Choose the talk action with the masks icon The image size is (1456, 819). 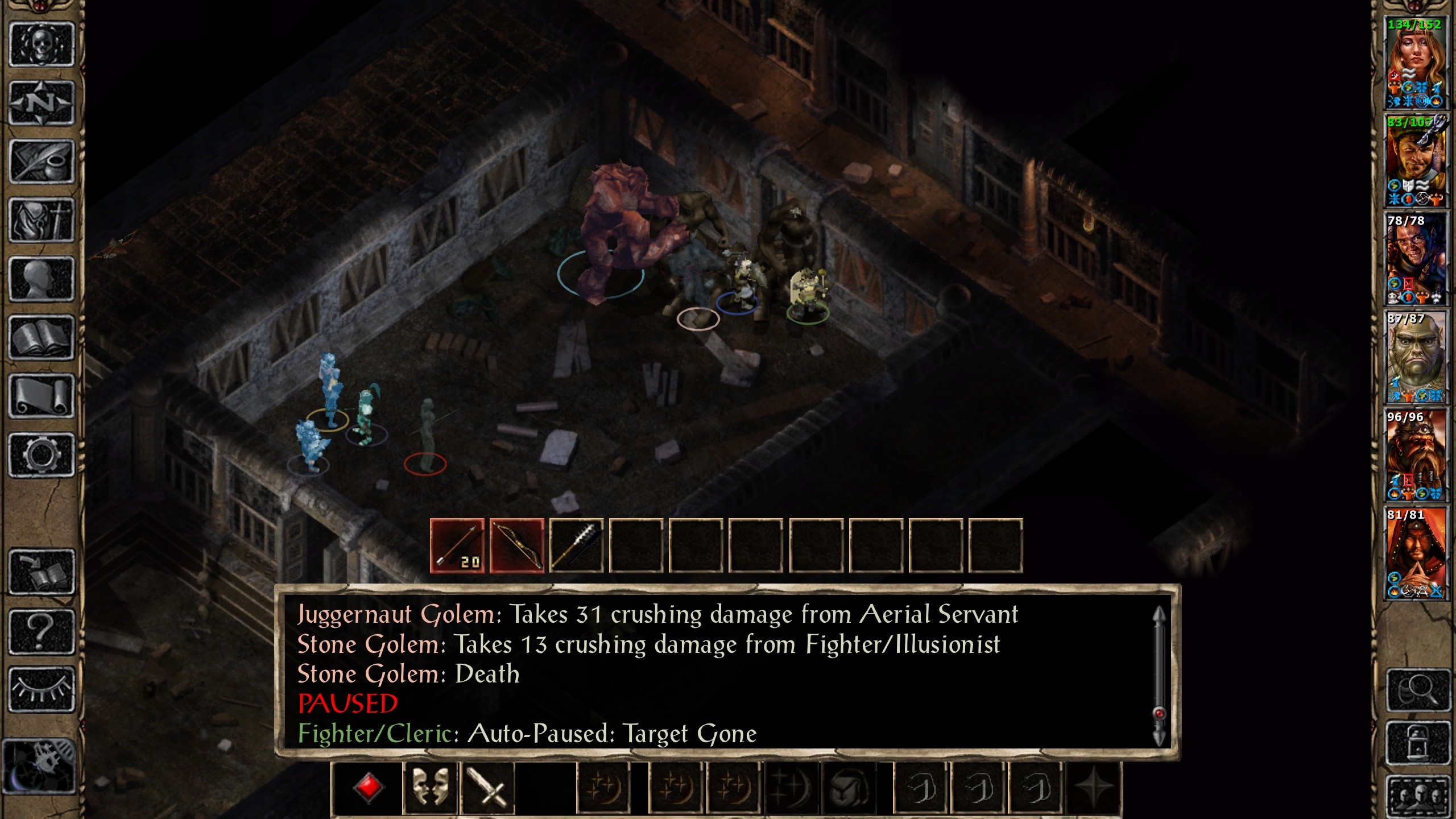point(430,789)
